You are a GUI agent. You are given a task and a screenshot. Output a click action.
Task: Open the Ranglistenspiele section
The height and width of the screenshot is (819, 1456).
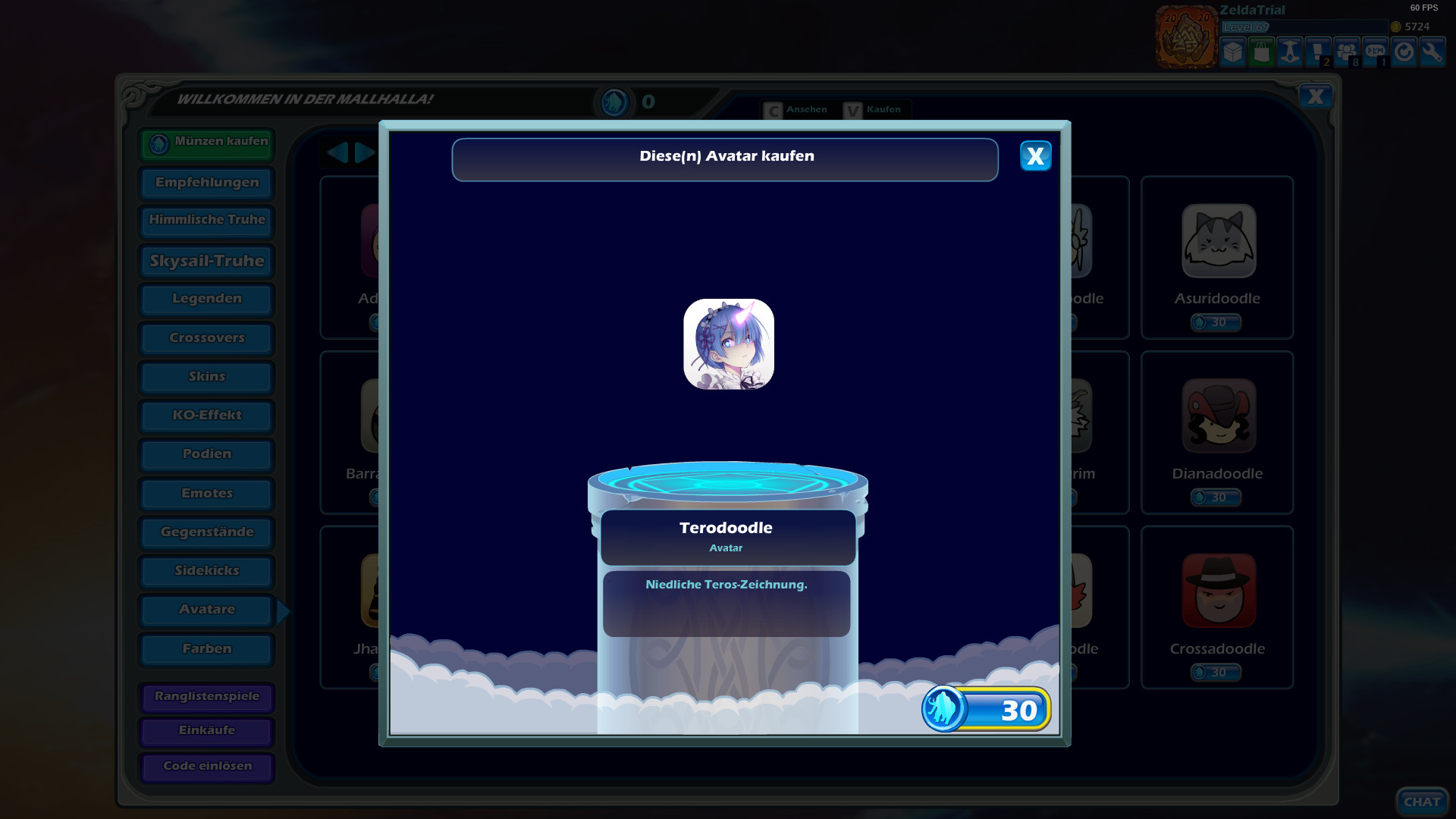(206, 697)
